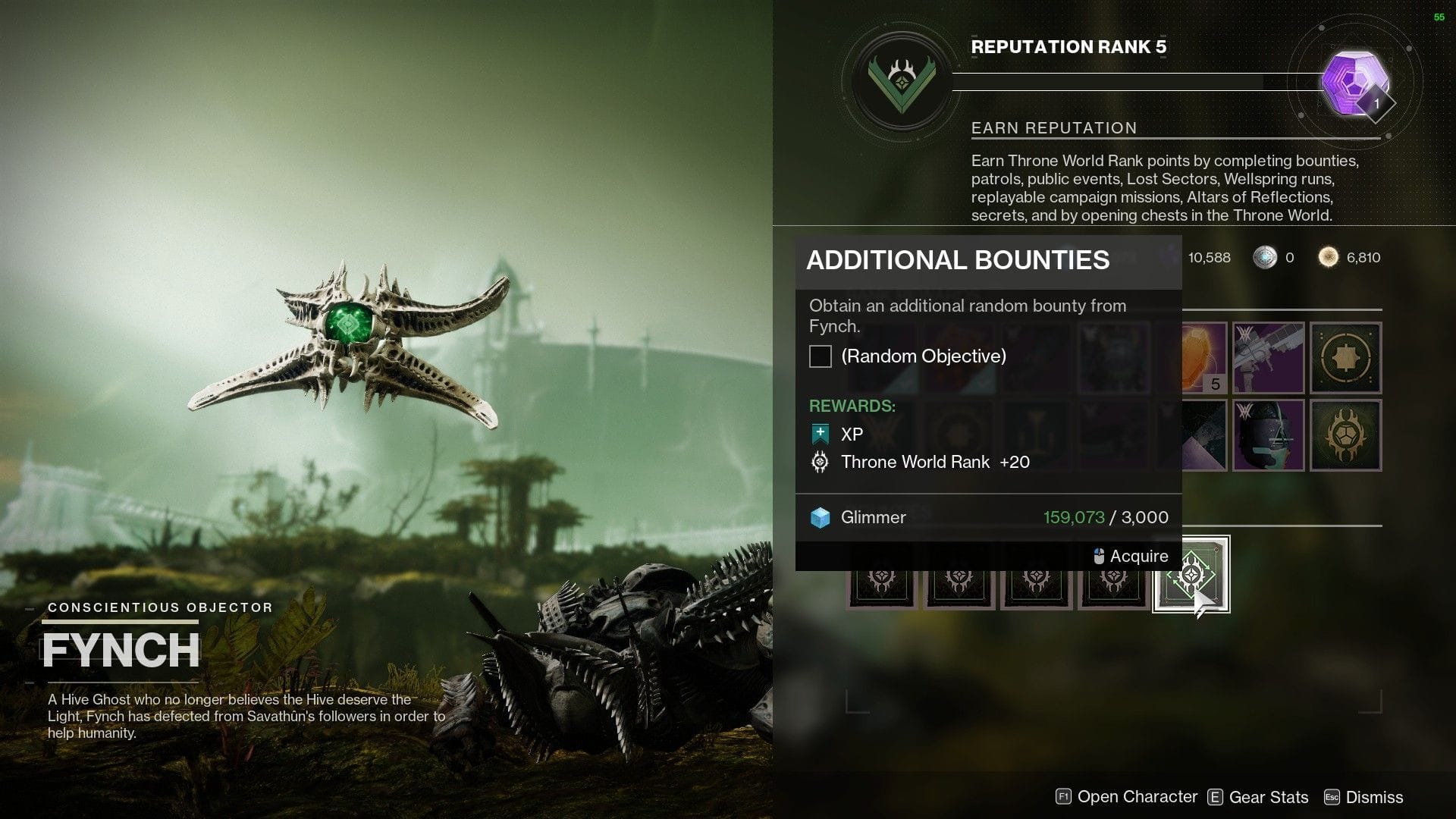Click Dismiss at the bottom right
The width and height of the screenshot is (1456, 819).
pyautogui.click(x=1373, y=797)
